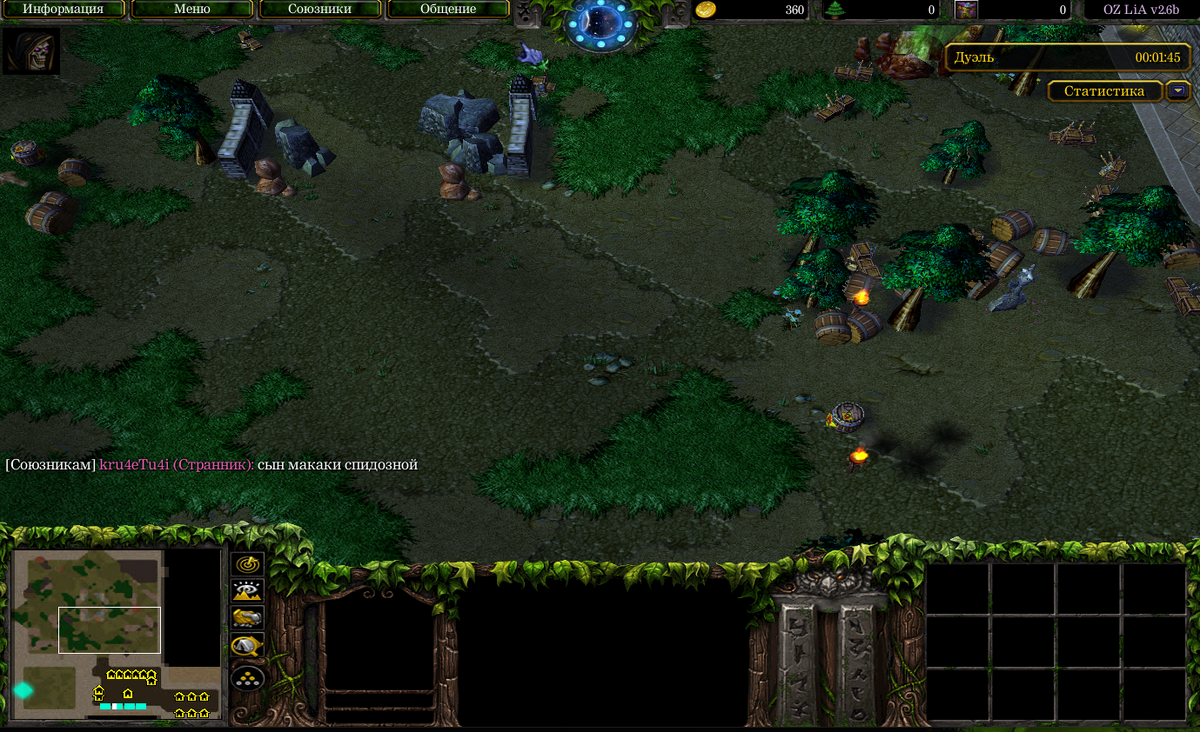1200x732 pixels.
Task: Open the Статистика board
Action: [x=1104, y=91]
